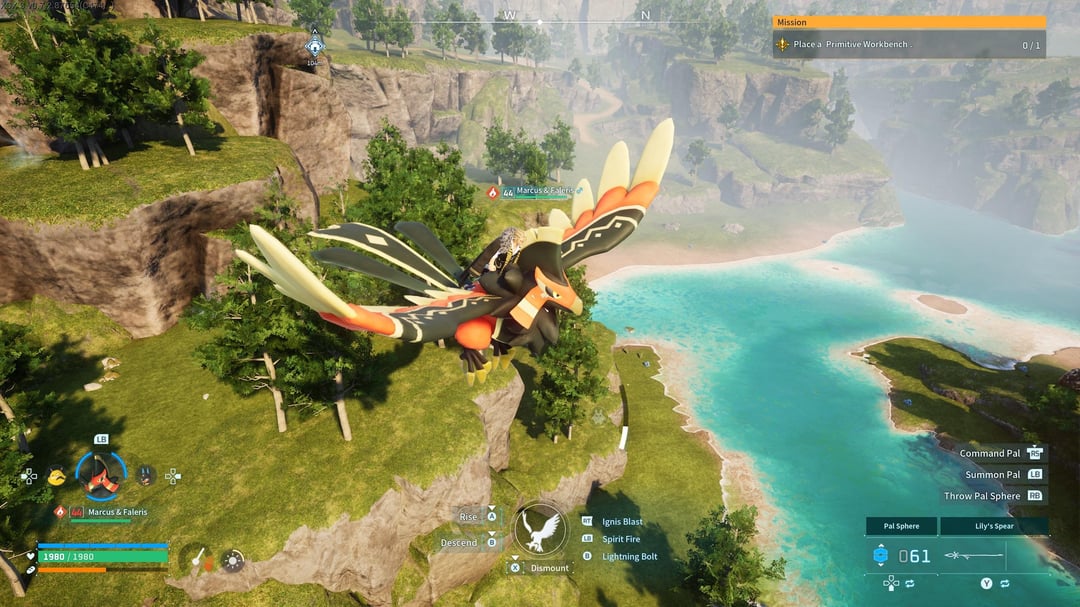This screenshot has width=1080, height=607.
Task: Click the Descend flight control label
Action: pos(459,543)
